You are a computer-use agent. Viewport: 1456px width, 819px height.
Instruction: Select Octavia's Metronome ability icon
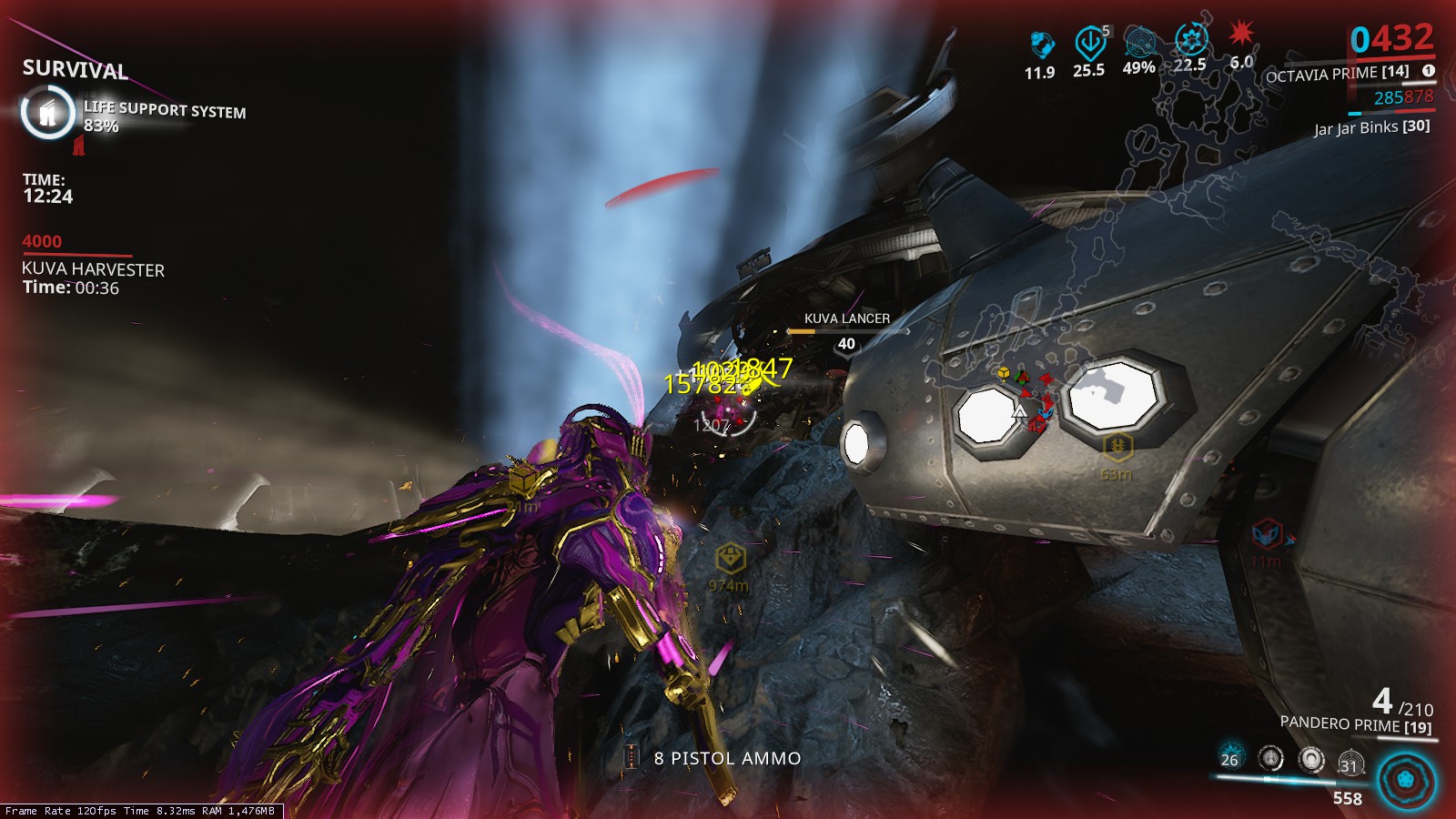1310,760
